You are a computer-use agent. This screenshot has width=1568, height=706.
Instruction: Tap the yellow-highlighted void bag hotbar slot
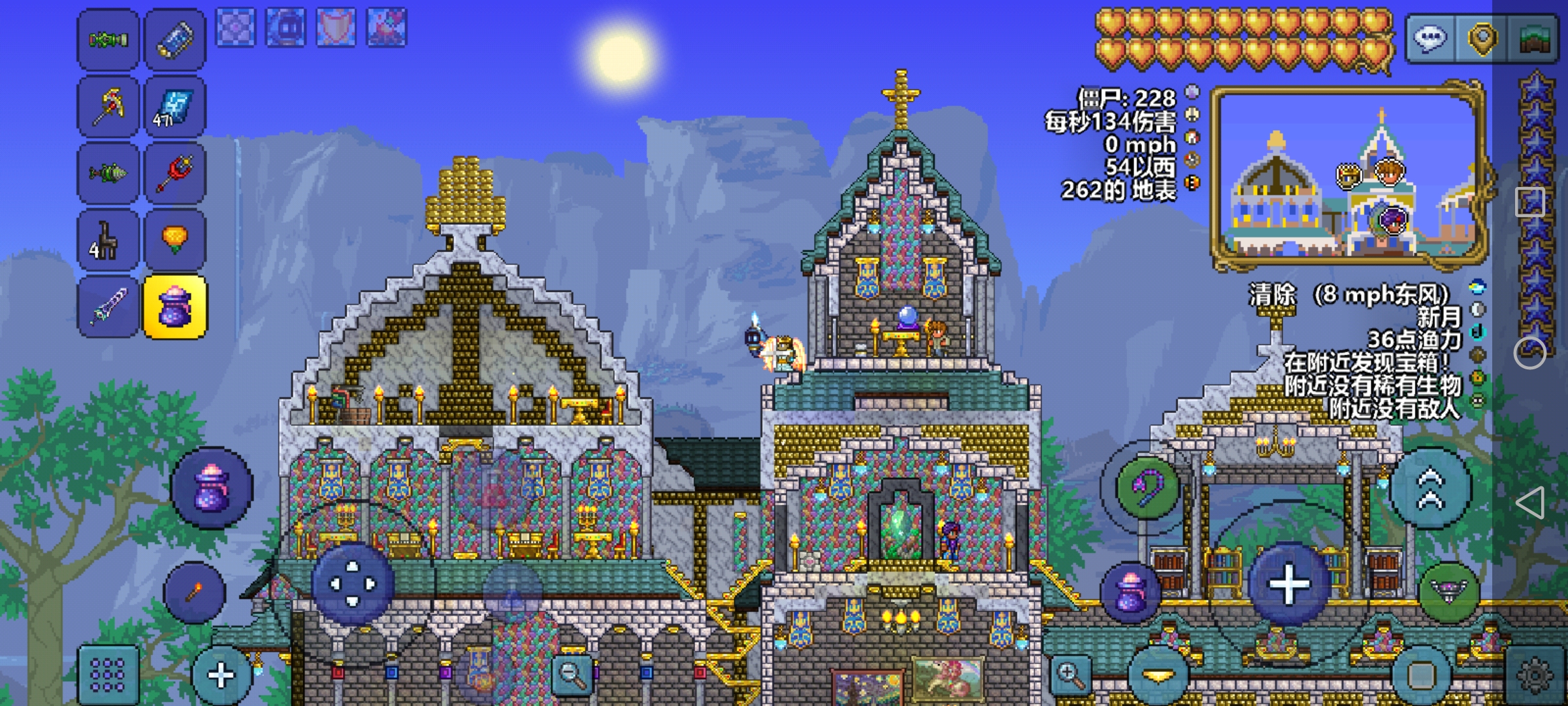[175, 307]
